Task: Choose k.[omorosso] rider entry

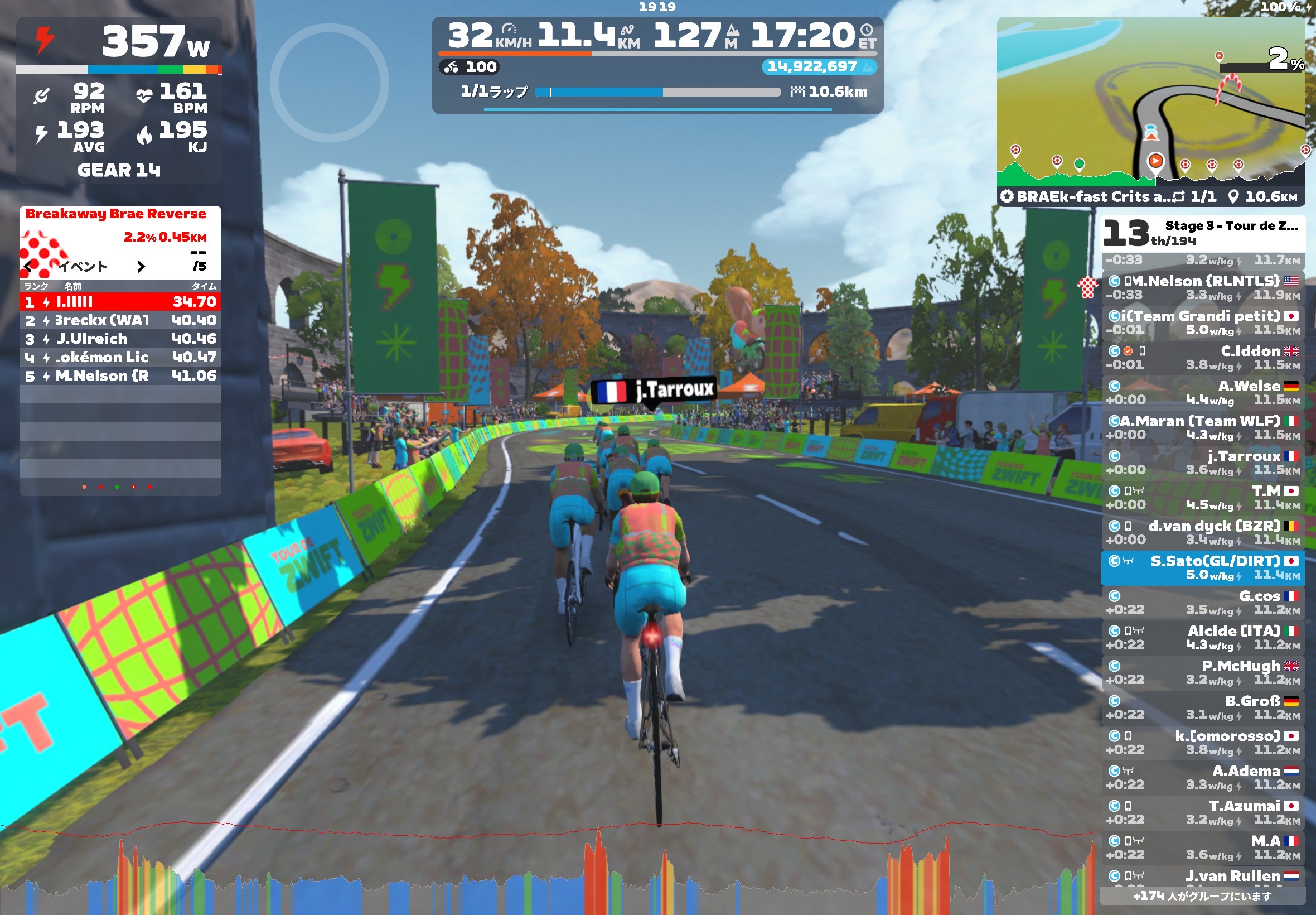Action: 1203,742
